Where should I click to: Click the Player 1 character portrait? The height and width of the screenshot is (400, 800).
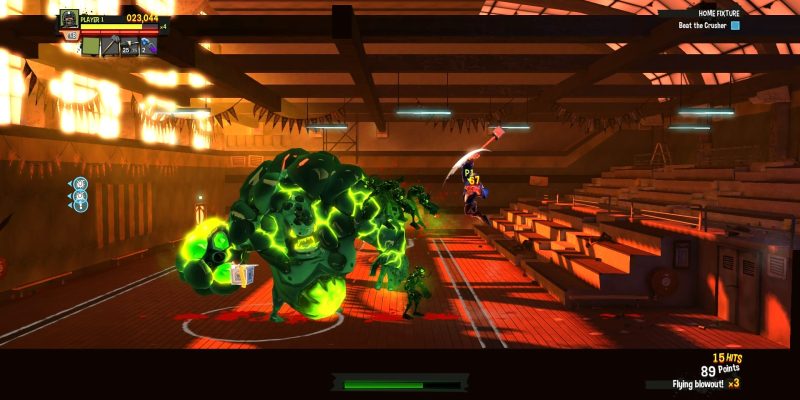69,17
